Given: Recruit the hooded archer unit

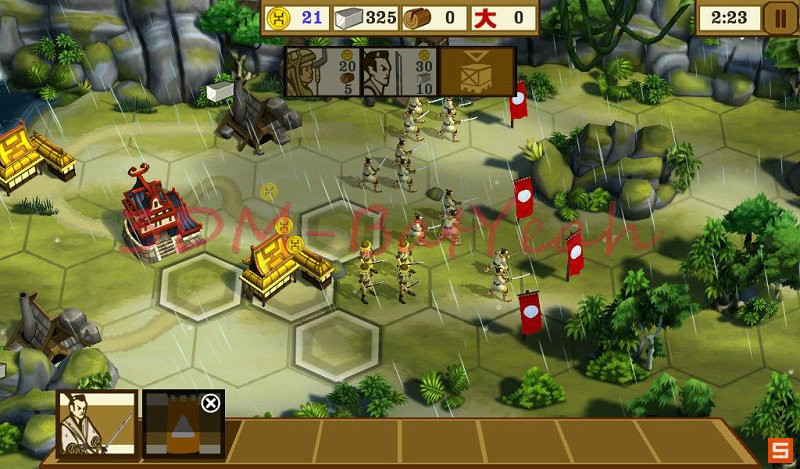Looking at the screenshot, I should pyautogui.click(x=322, y=72).
